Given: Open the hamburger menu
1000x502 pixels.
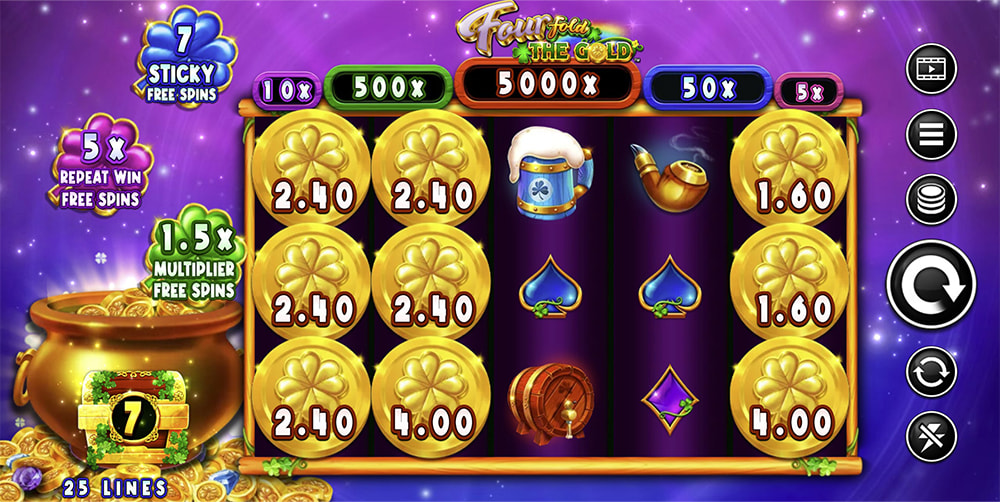Looking at the screenshot, I should click(931, 134).
